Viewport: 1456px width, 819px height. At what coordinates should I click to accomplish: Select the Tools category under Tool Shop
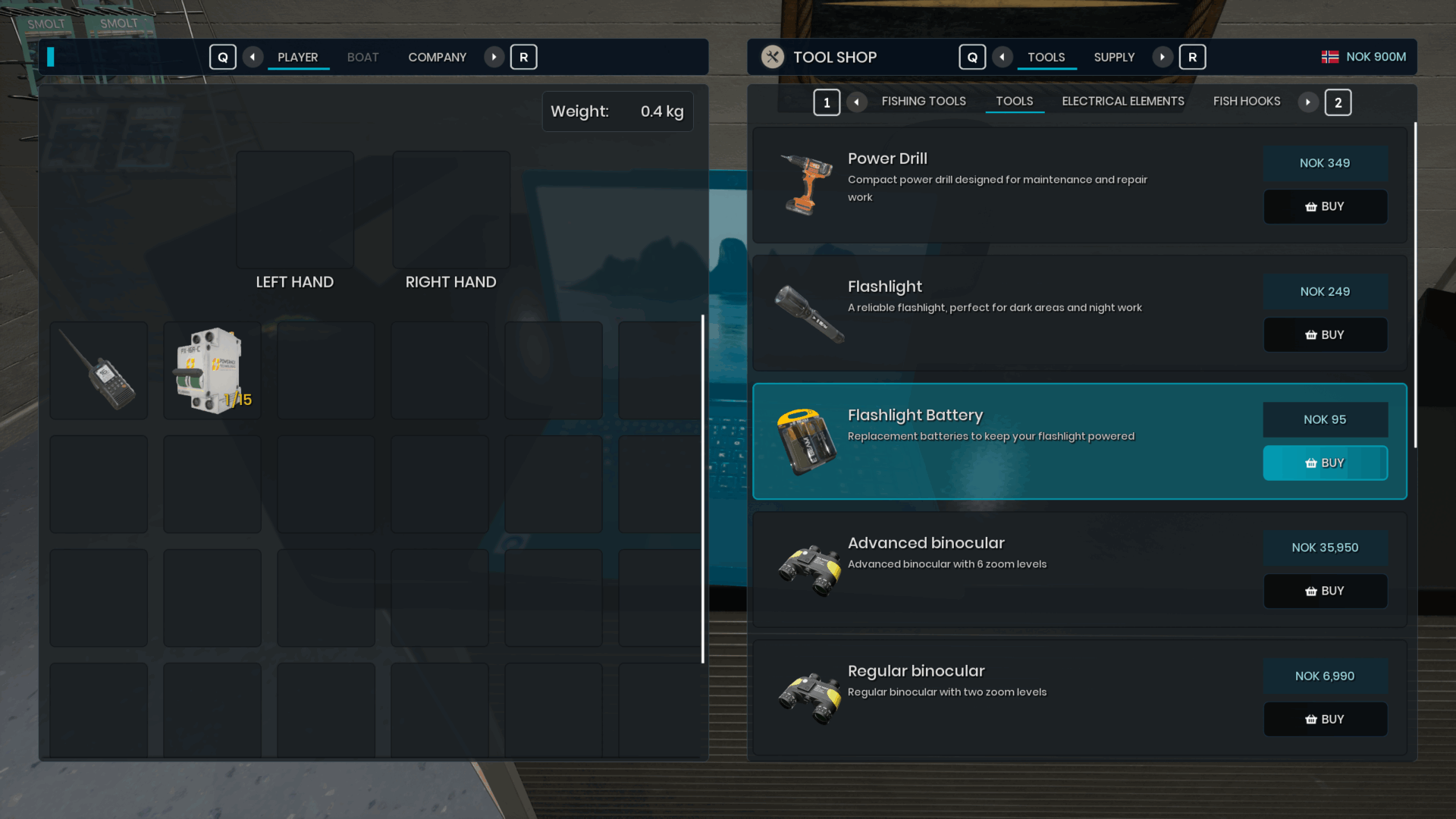(x=1014, y=102)
